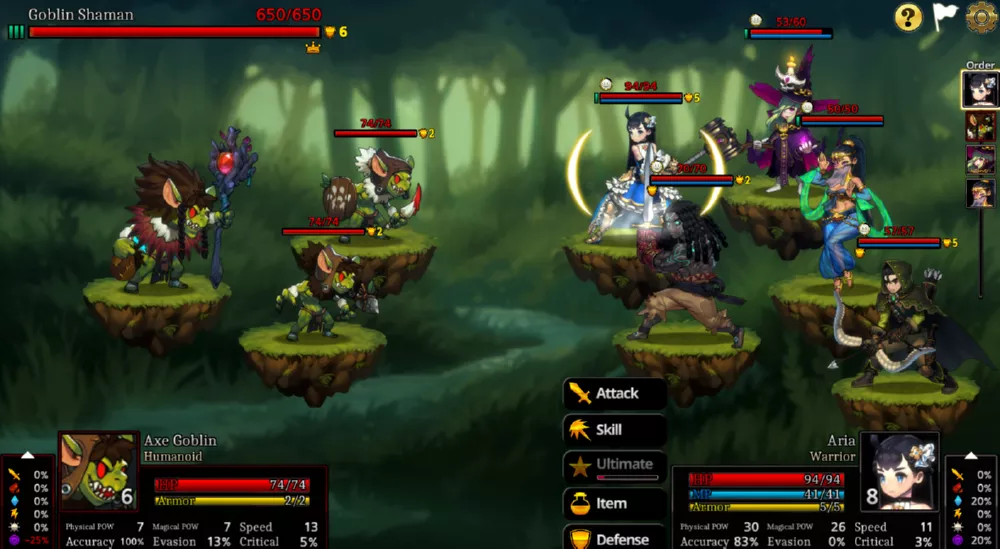Click the white flag surrender icon

[x=945, y=17]
